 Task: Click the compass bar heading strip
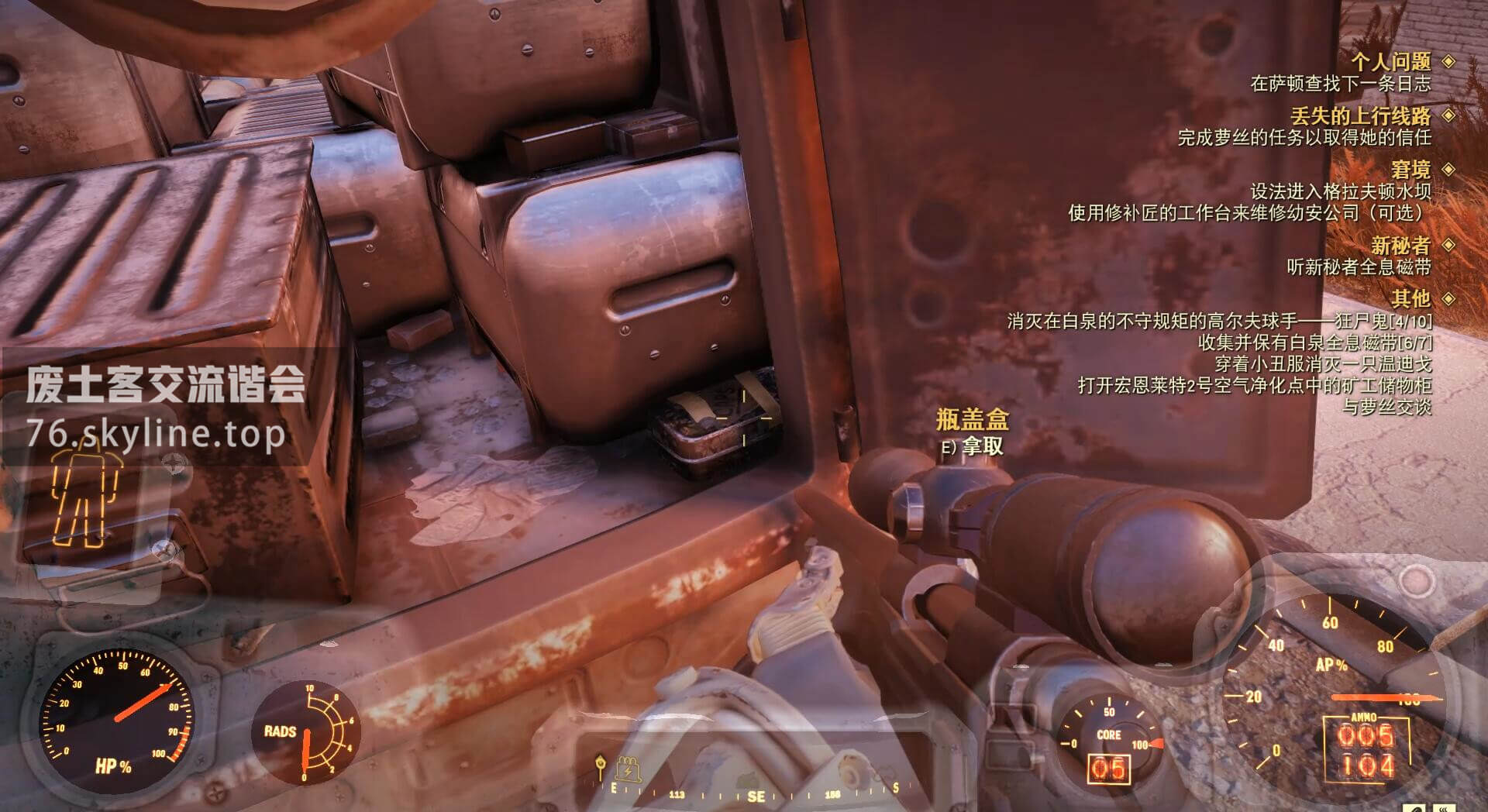coord(756,793)
